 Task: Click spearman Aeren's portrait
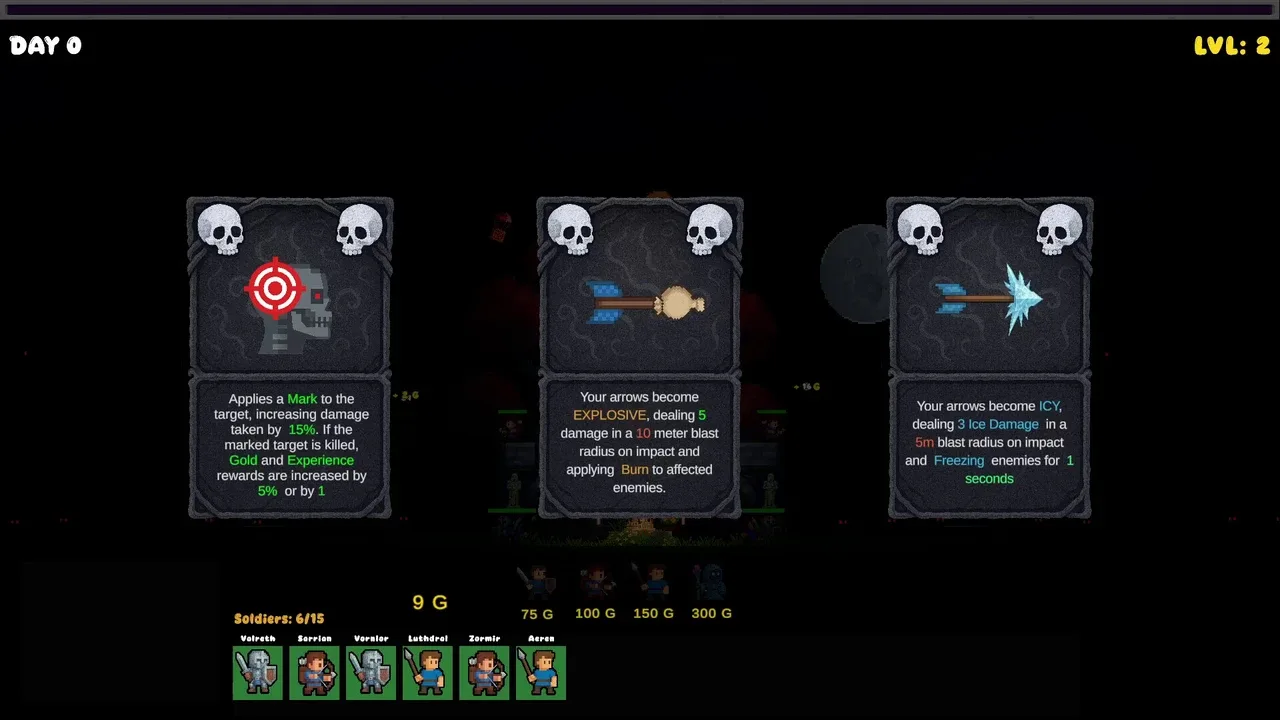(x=541, y=672)
